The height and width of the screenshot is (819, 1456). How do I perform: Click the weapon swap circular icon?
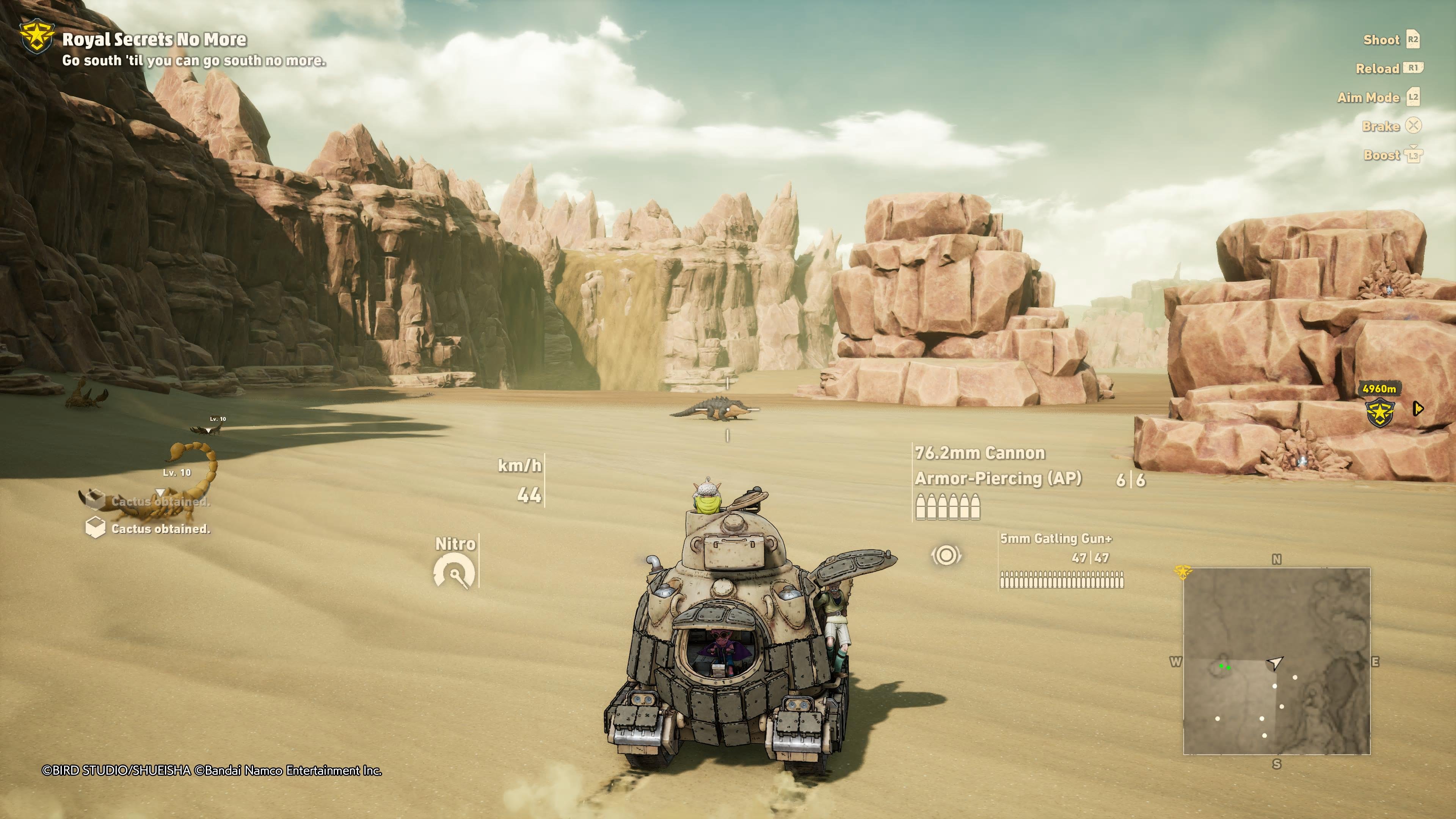[x=946, y=555]
